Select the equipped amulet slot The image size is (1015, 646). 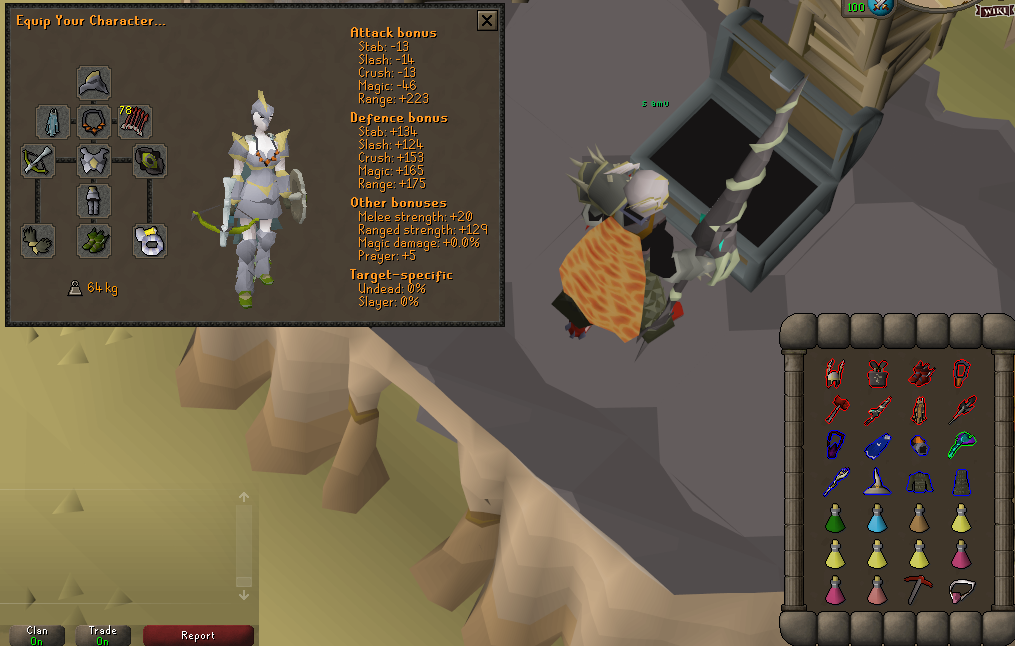94,122
